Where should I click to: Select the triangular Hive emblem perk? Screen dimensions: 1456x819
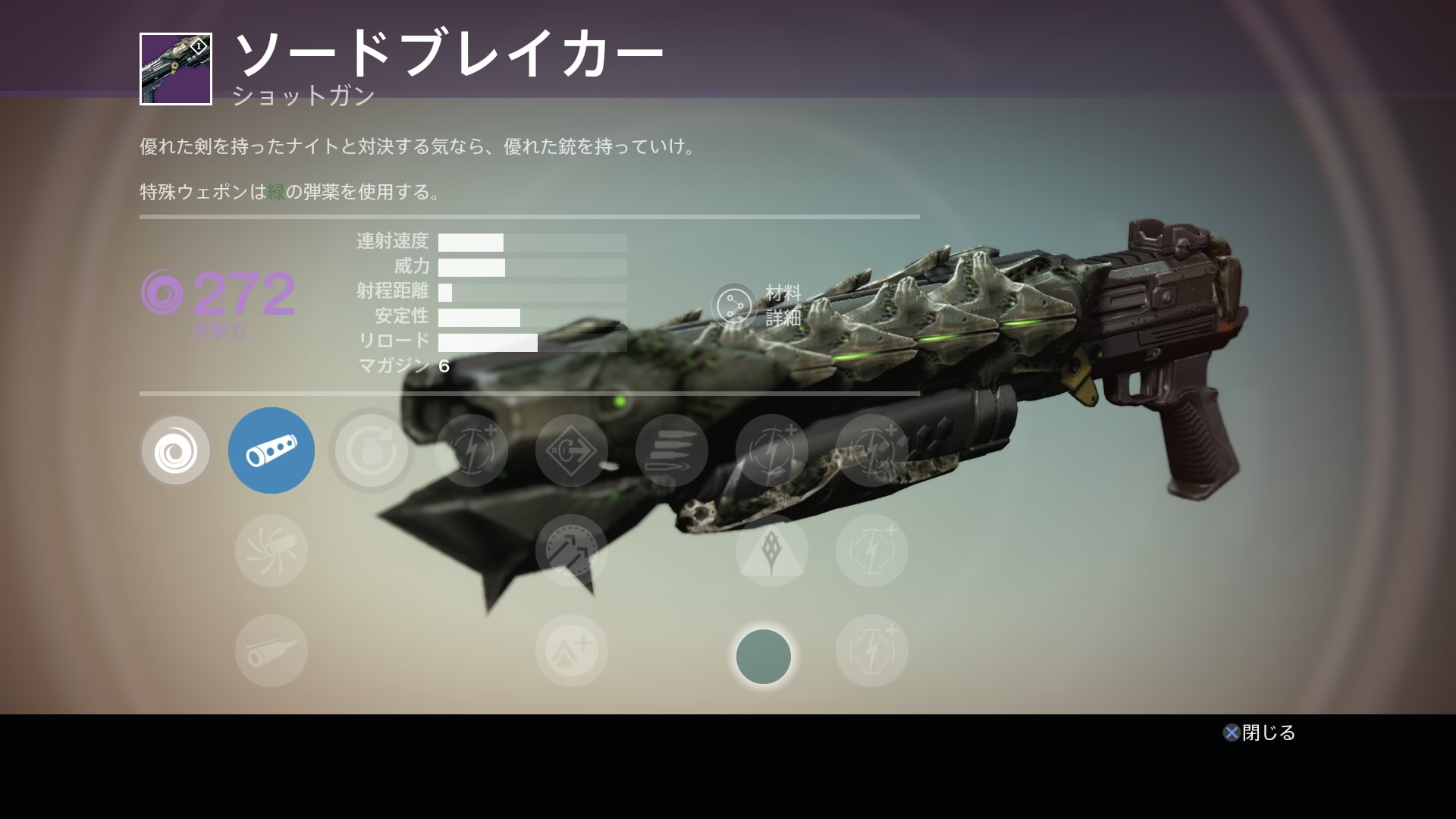coord(771,551)
